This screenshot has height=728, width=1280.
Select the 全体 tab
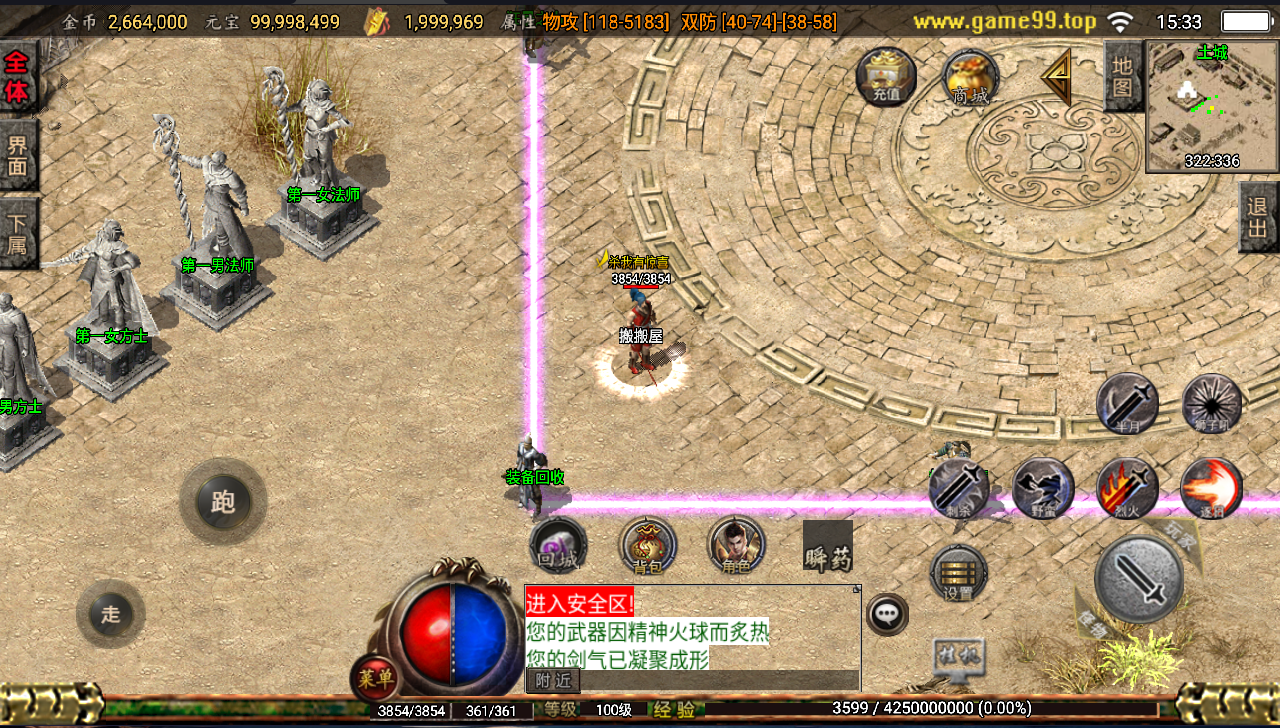pyautogui.click(x=17, y=77)
